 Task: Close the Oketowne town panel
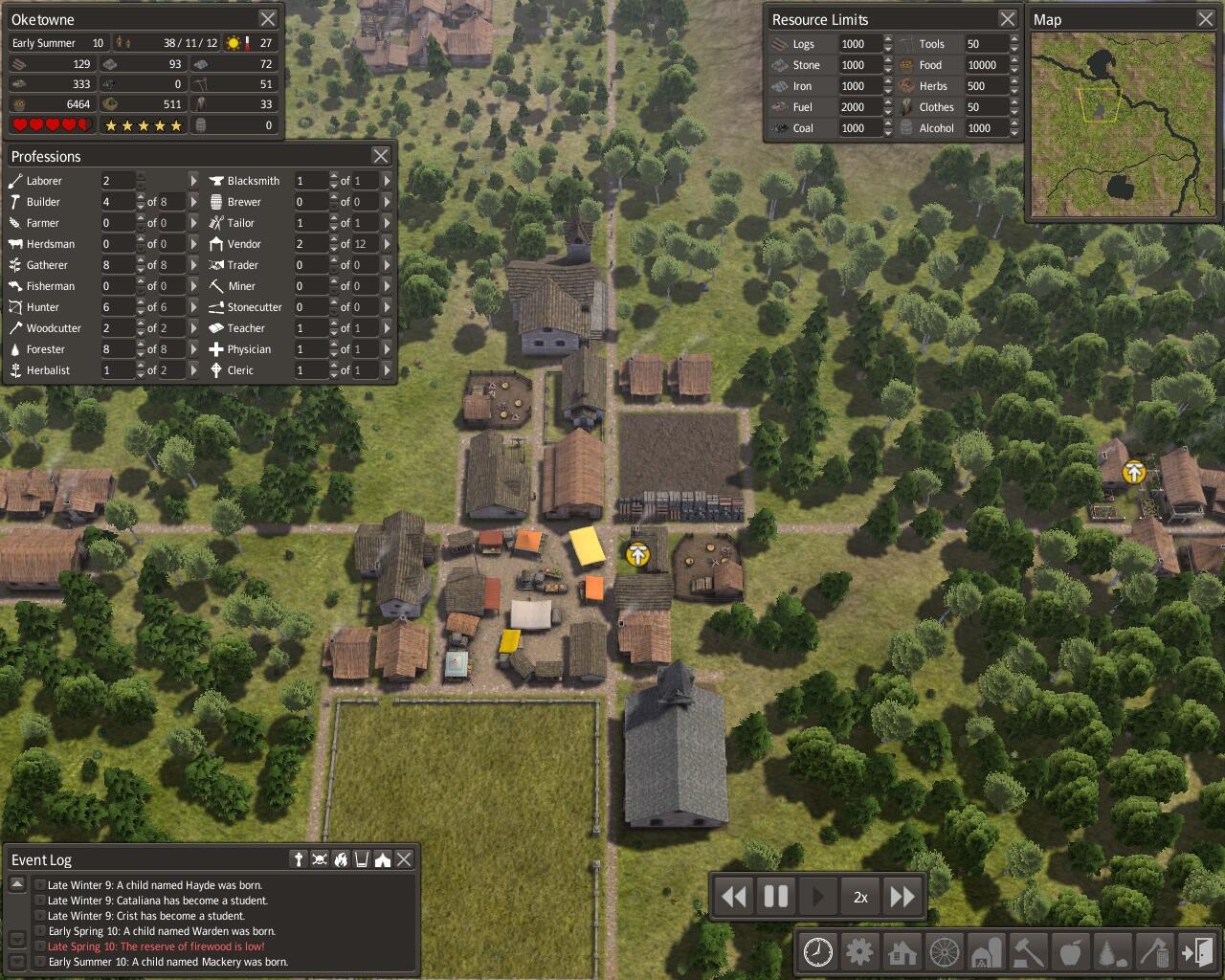pyautogui.click(x=268, y=19)
